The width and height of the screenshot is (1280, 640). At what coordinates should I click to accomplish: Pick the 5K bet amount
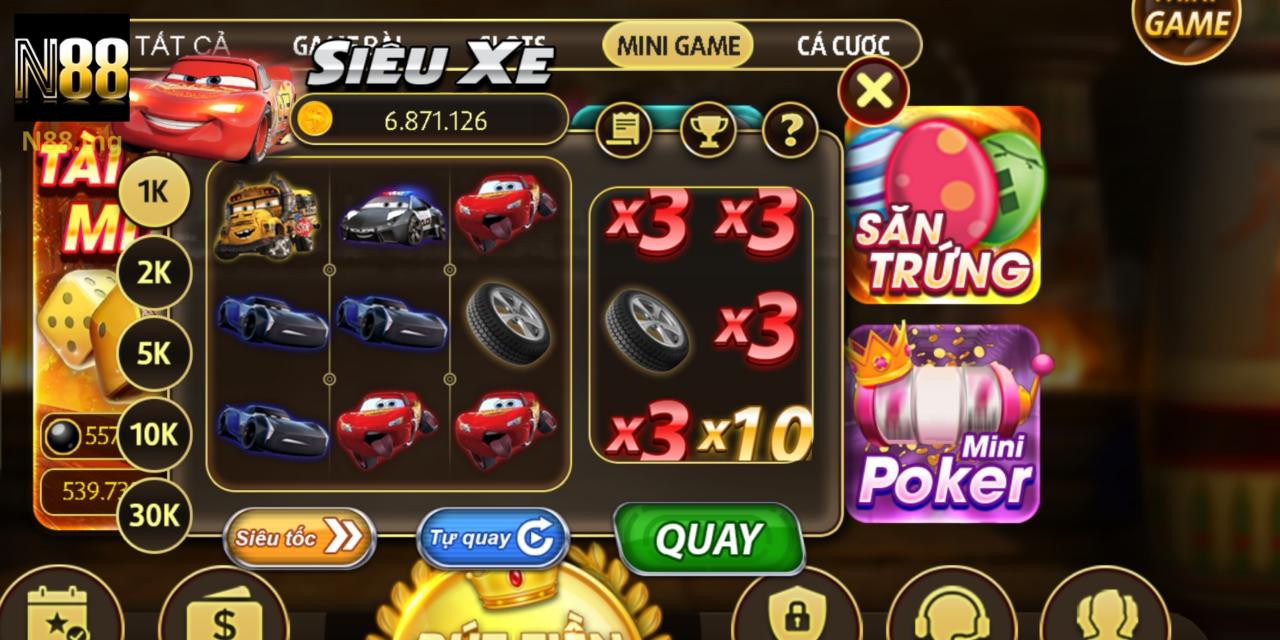point(153,353)
